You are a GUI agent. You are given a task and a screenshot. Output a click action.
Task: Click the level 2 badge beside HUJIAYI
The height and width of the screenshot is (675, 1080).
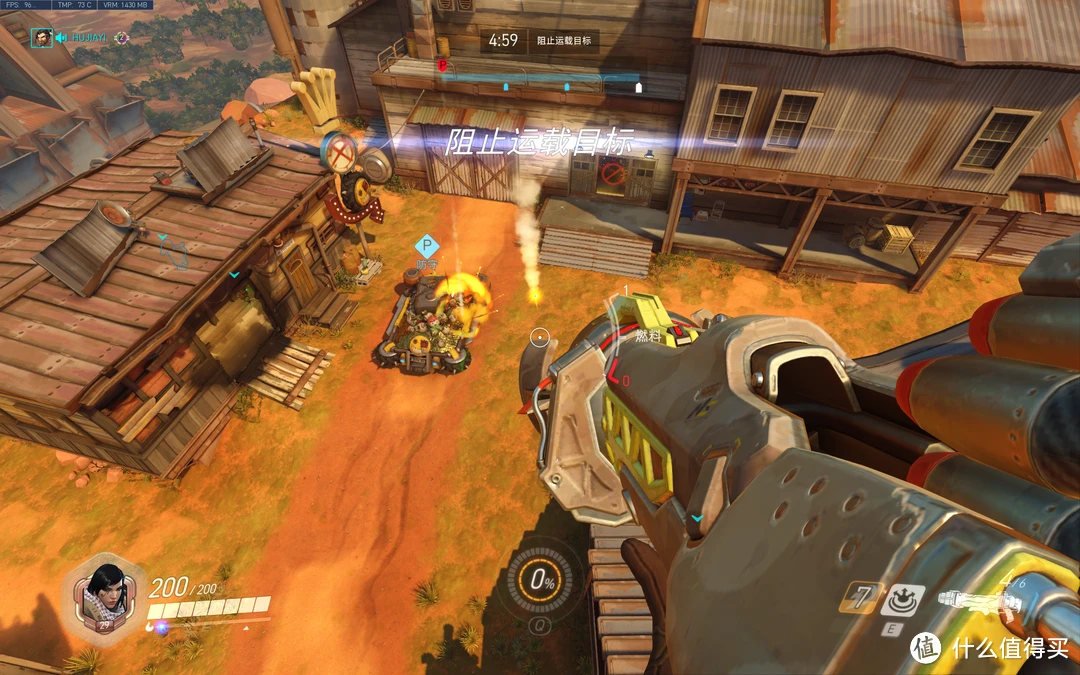[x=121, y=38]
